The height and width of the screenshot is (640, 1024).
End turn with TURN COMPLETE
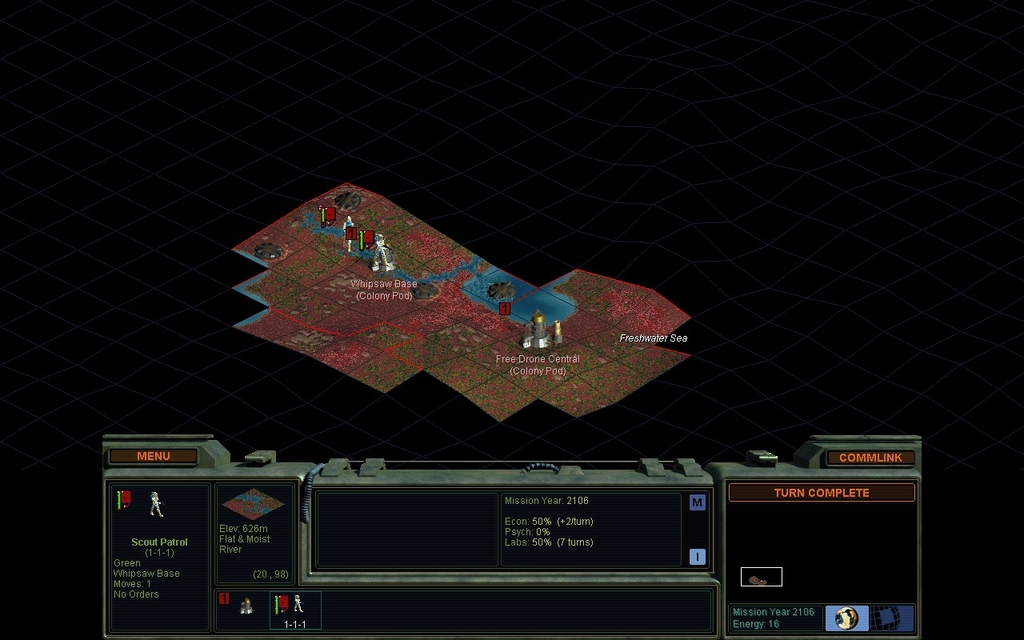coord(821,493)
